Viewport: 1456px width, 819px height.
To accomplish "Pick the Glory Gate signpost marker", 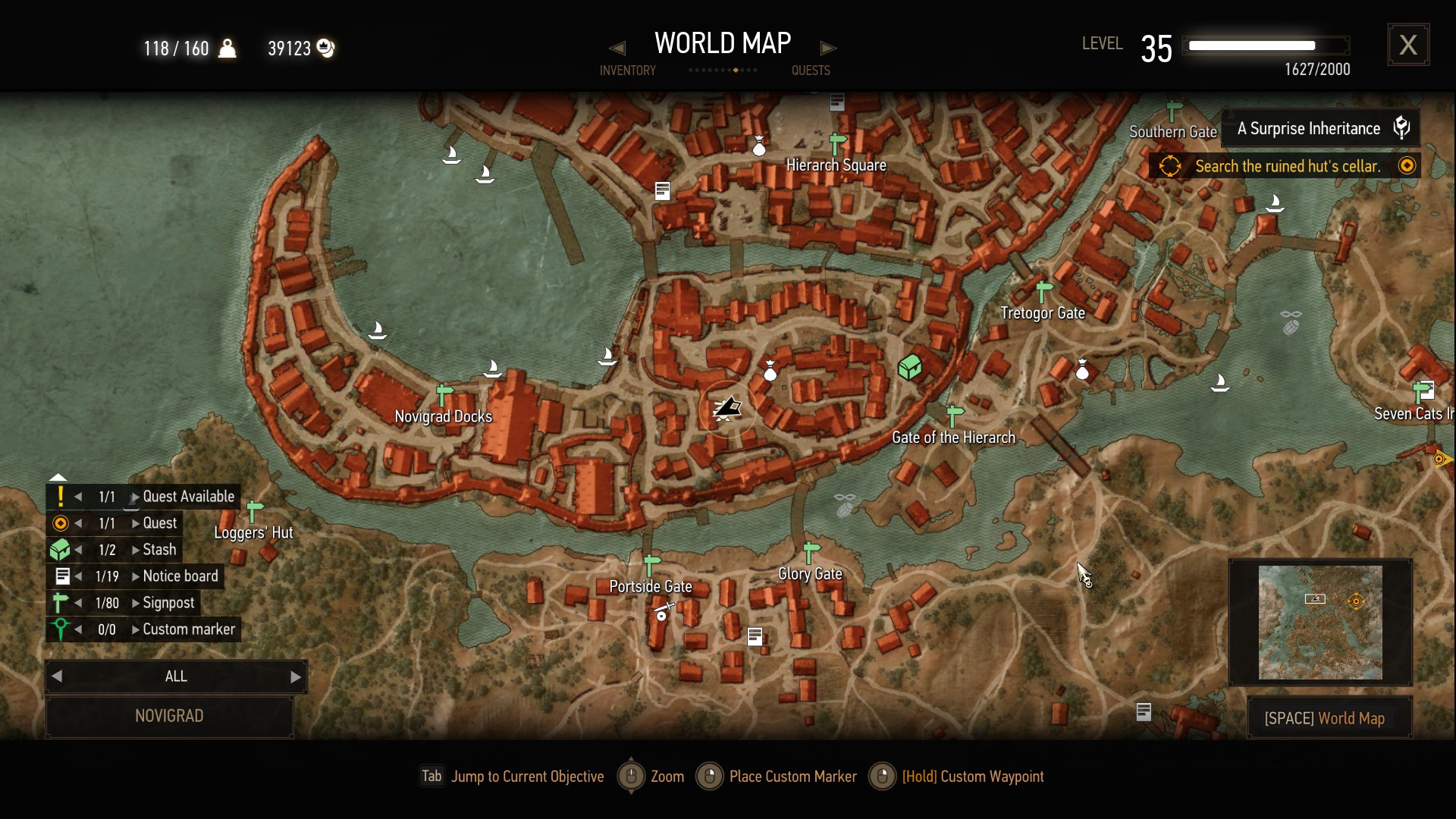I will point(811,552).
